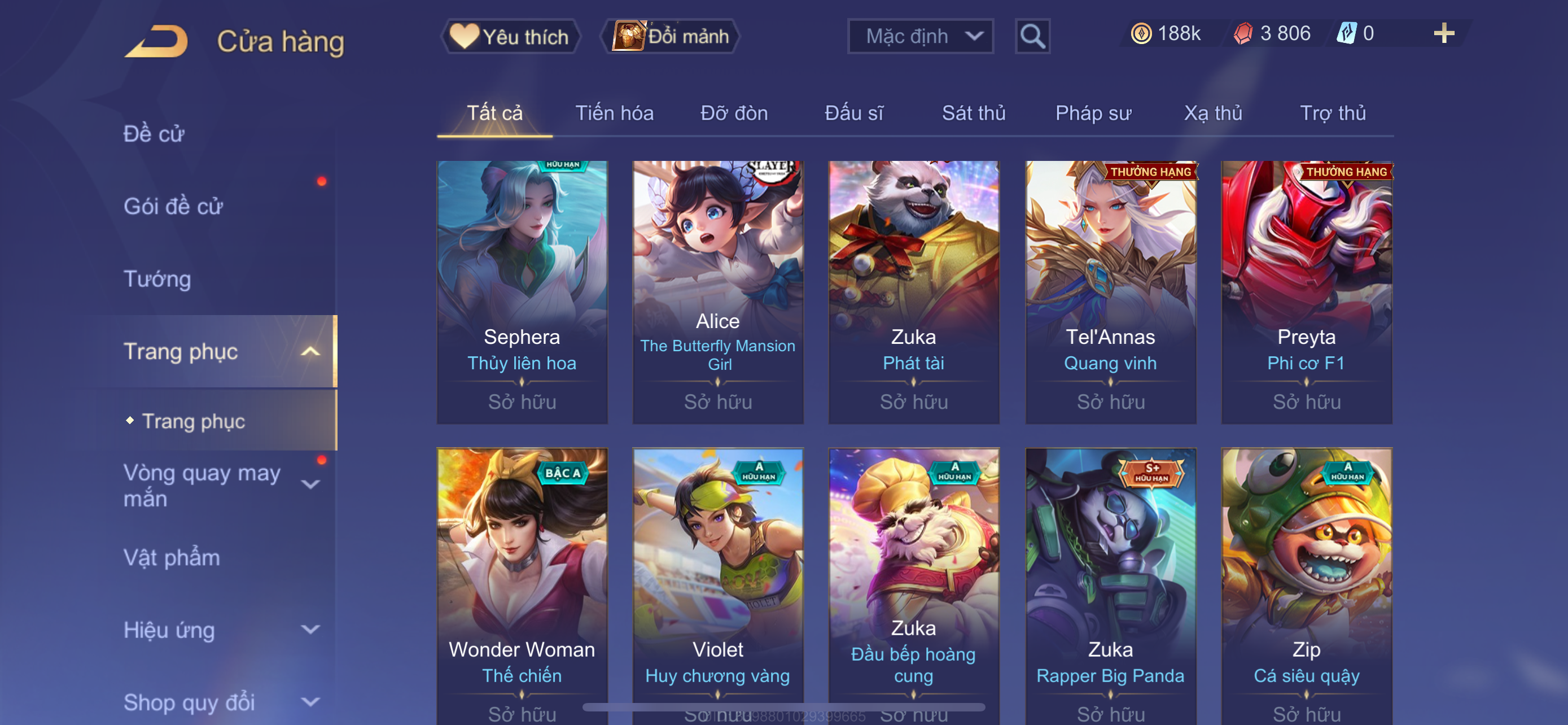Screen dimensions: 1568x725
Task: Open the Vật phẩm items section
Action: coord(172,558)
